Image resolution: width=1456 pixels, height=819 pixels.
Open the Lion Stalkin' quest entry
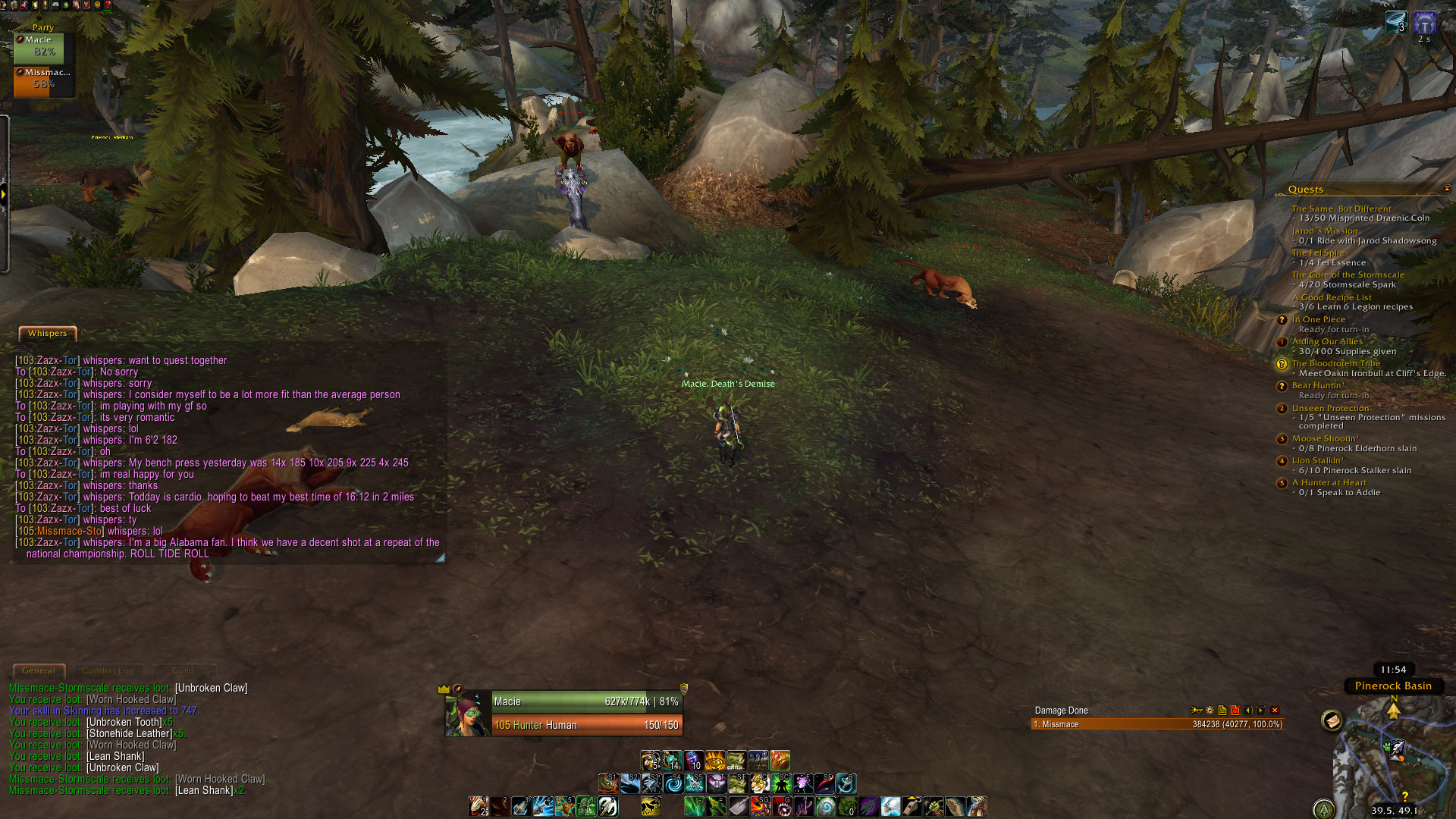coord(1317,461)
